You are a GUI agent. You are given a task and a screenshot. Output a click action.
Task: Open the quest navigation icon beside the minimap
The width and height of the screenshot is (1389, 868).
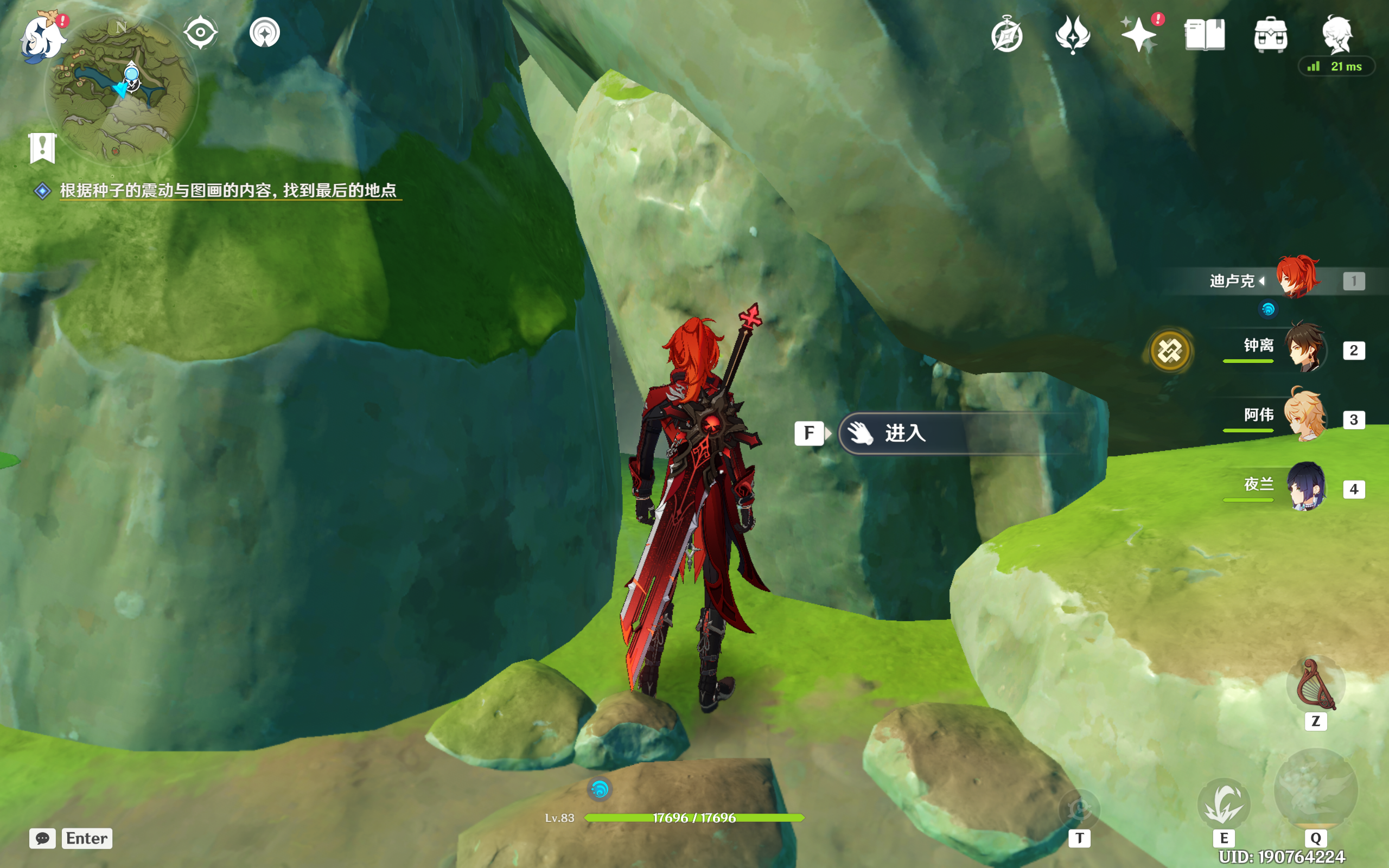pyautogui.click(x=265, y=33)
